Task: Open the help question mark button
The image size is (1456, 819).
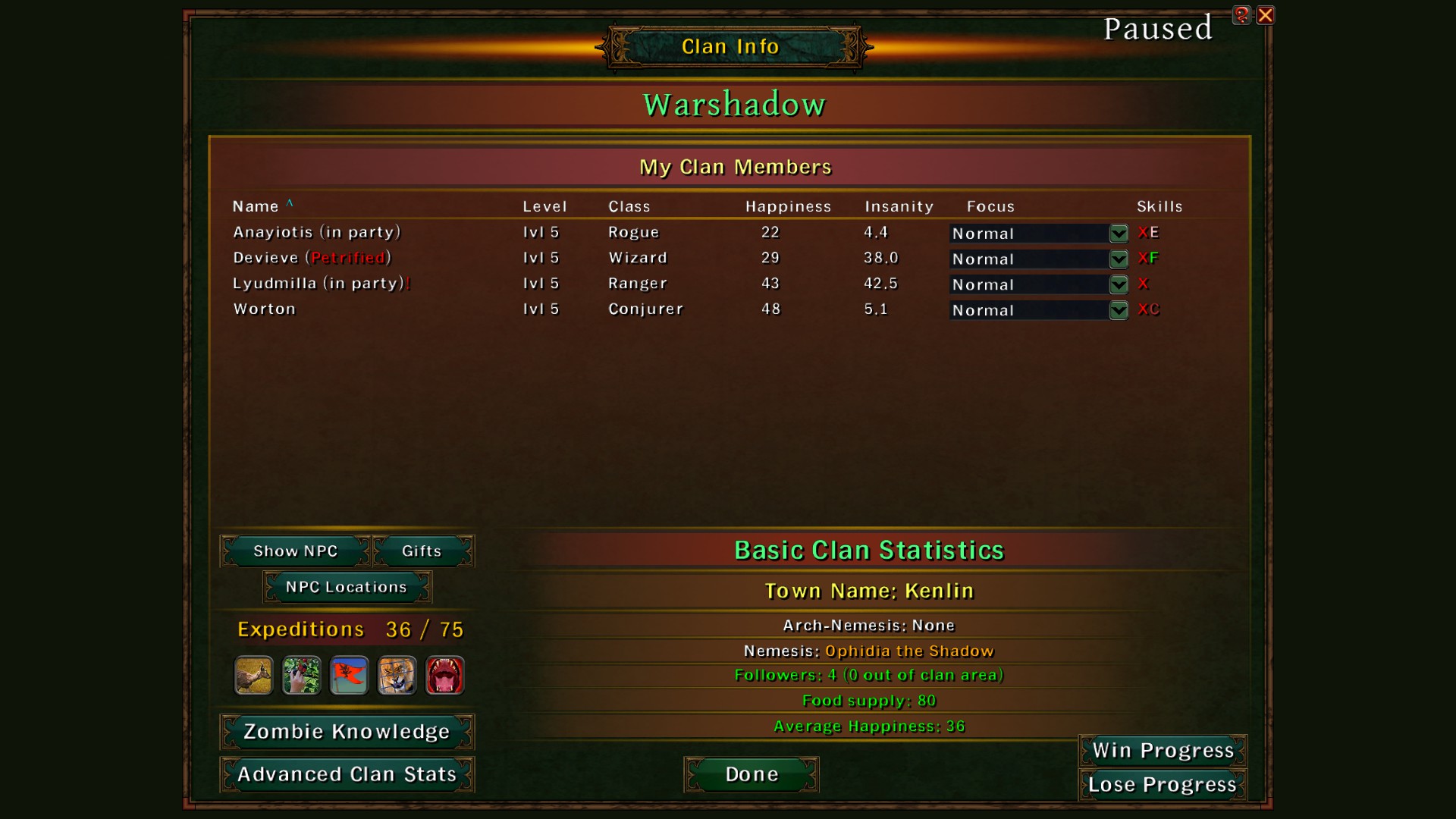Action: point(1241,15)
